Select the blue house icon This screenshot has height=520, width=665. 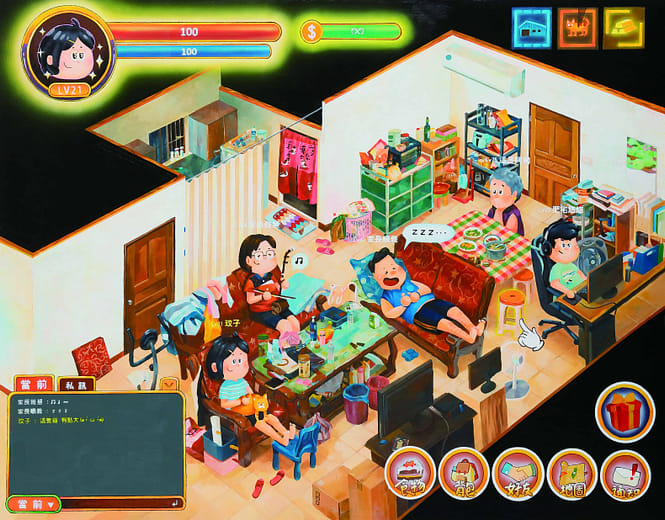[x=531, y=28]
